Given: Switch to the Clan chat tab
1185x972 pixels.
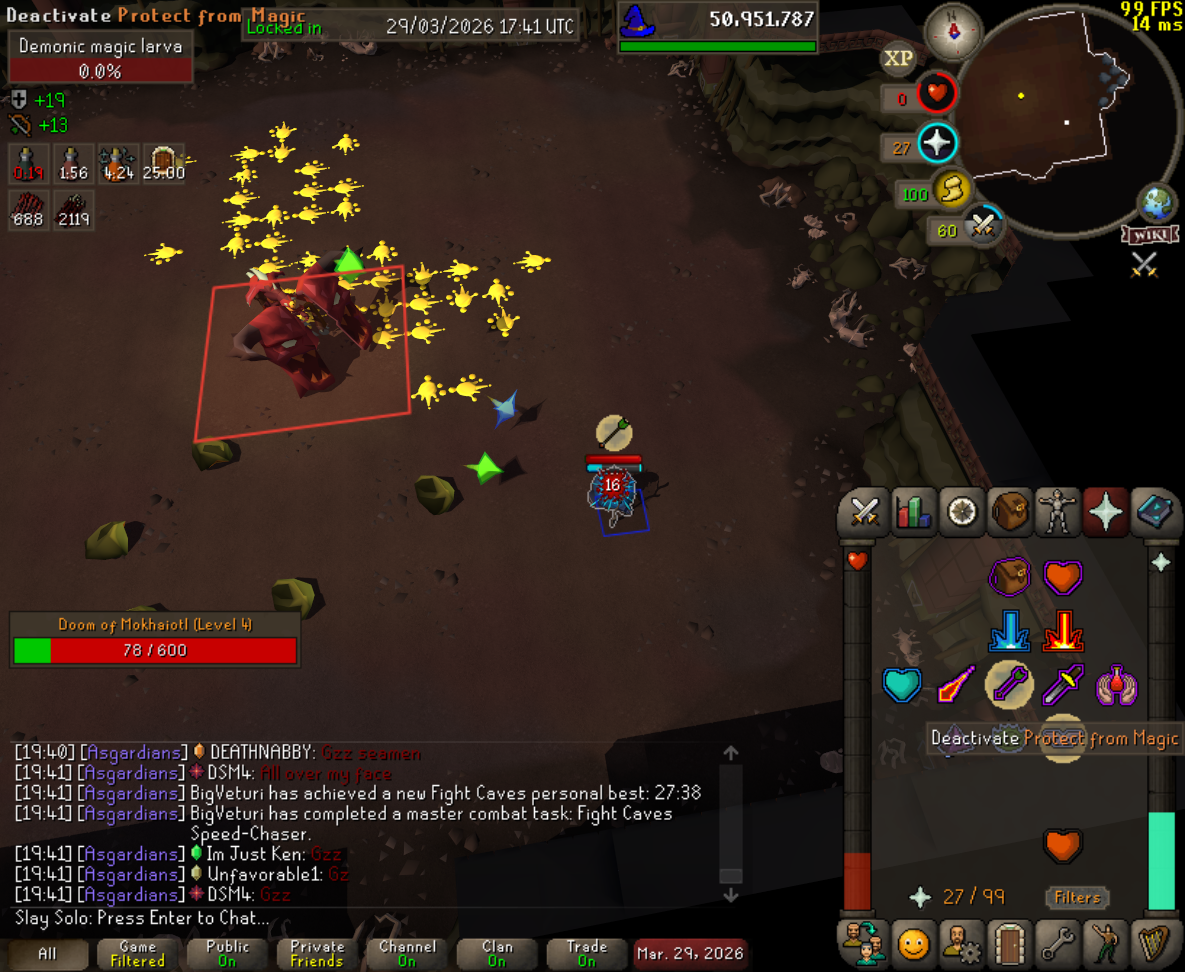Looking at the screenshot, I should coord(497,953).
